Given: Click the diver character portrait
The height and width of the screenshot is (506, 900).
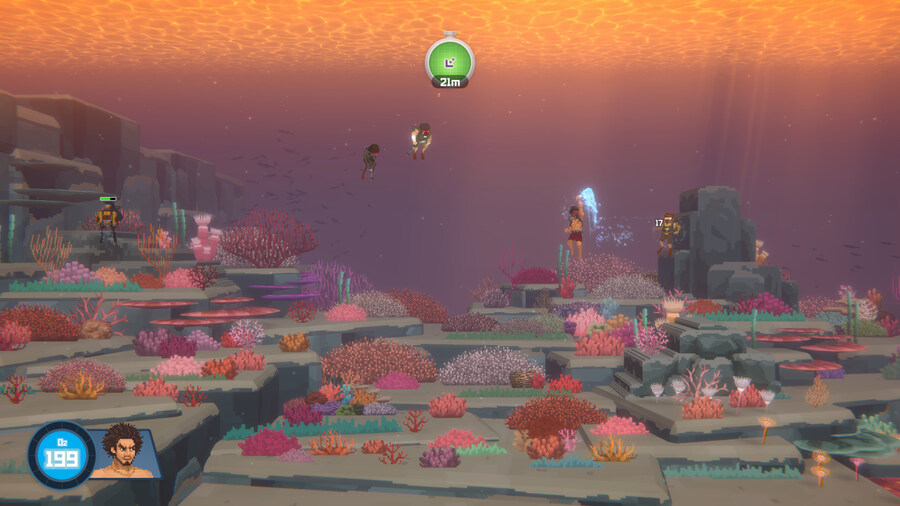Looking at the screenshot, I should [124, 452].
